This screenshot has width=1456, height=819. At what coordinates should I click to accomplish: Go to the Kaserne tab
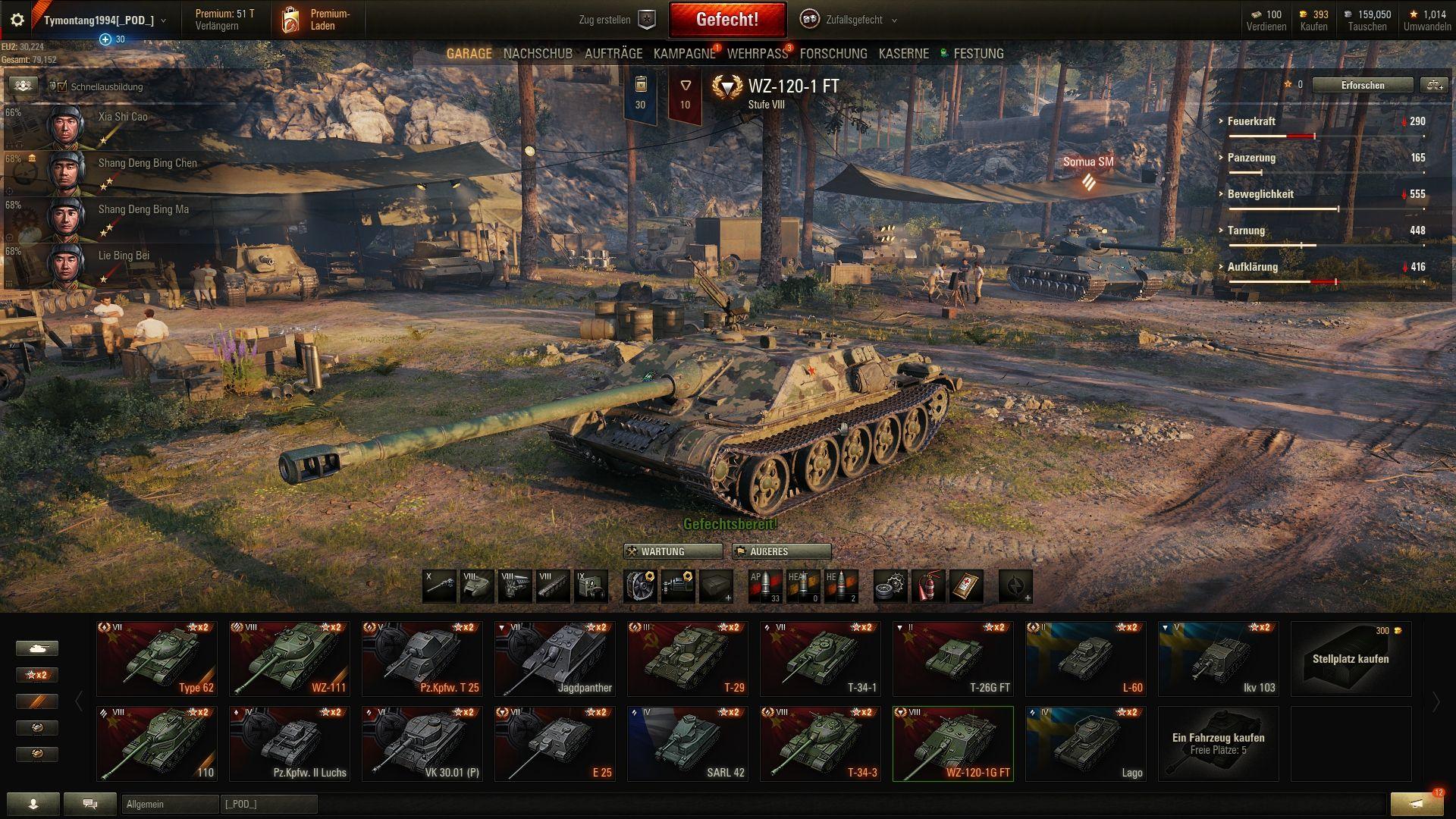[x=903, y=54]
